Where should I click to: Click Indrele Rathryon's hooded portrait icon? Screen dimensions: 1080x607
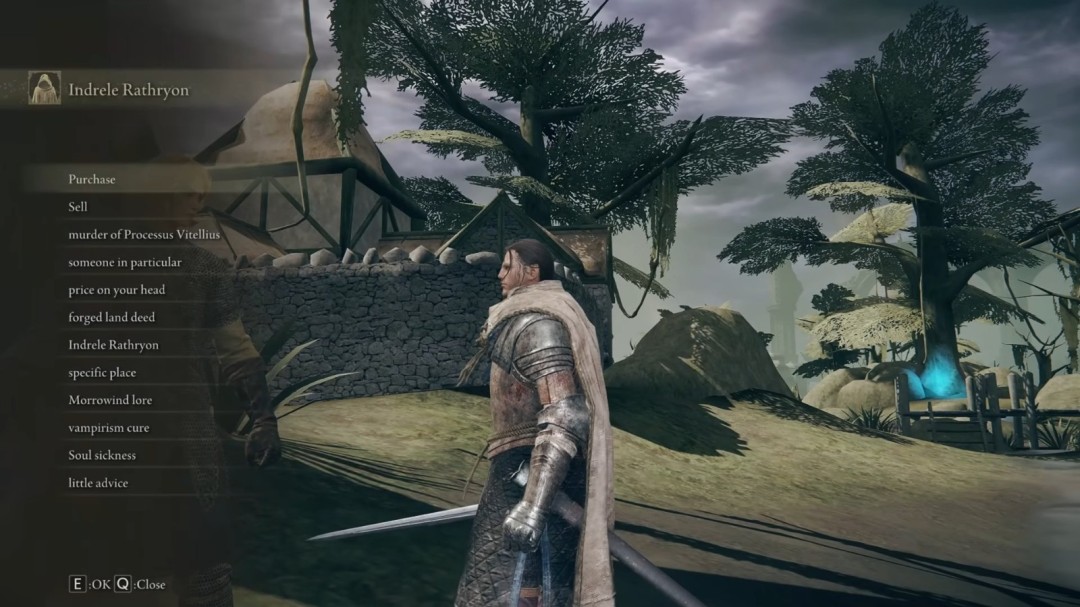pyautogui.click(x=44, y=88)
